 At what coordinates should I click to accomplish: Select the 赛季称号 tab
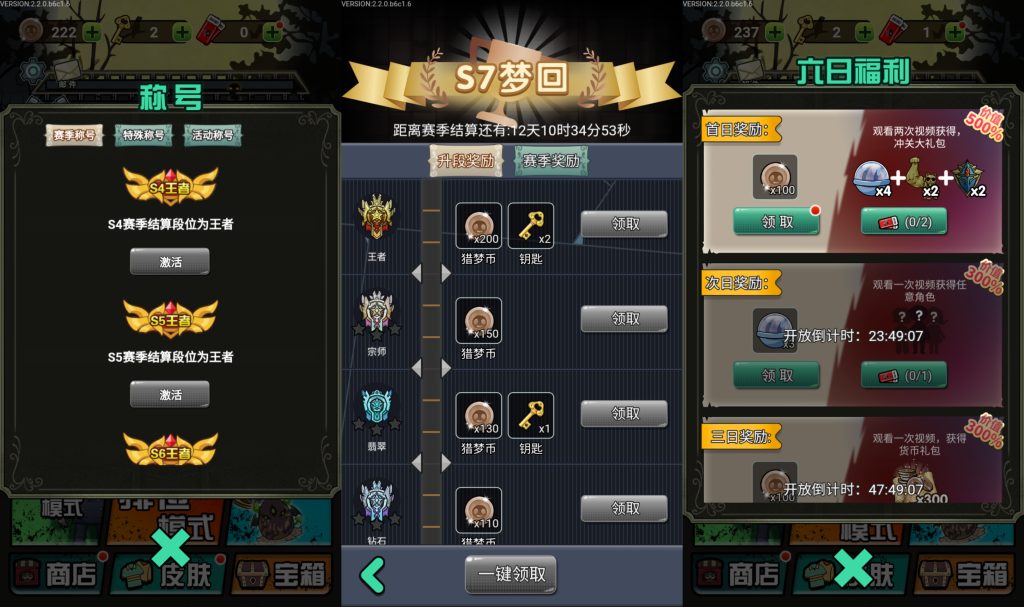click(x=76, y=135)
